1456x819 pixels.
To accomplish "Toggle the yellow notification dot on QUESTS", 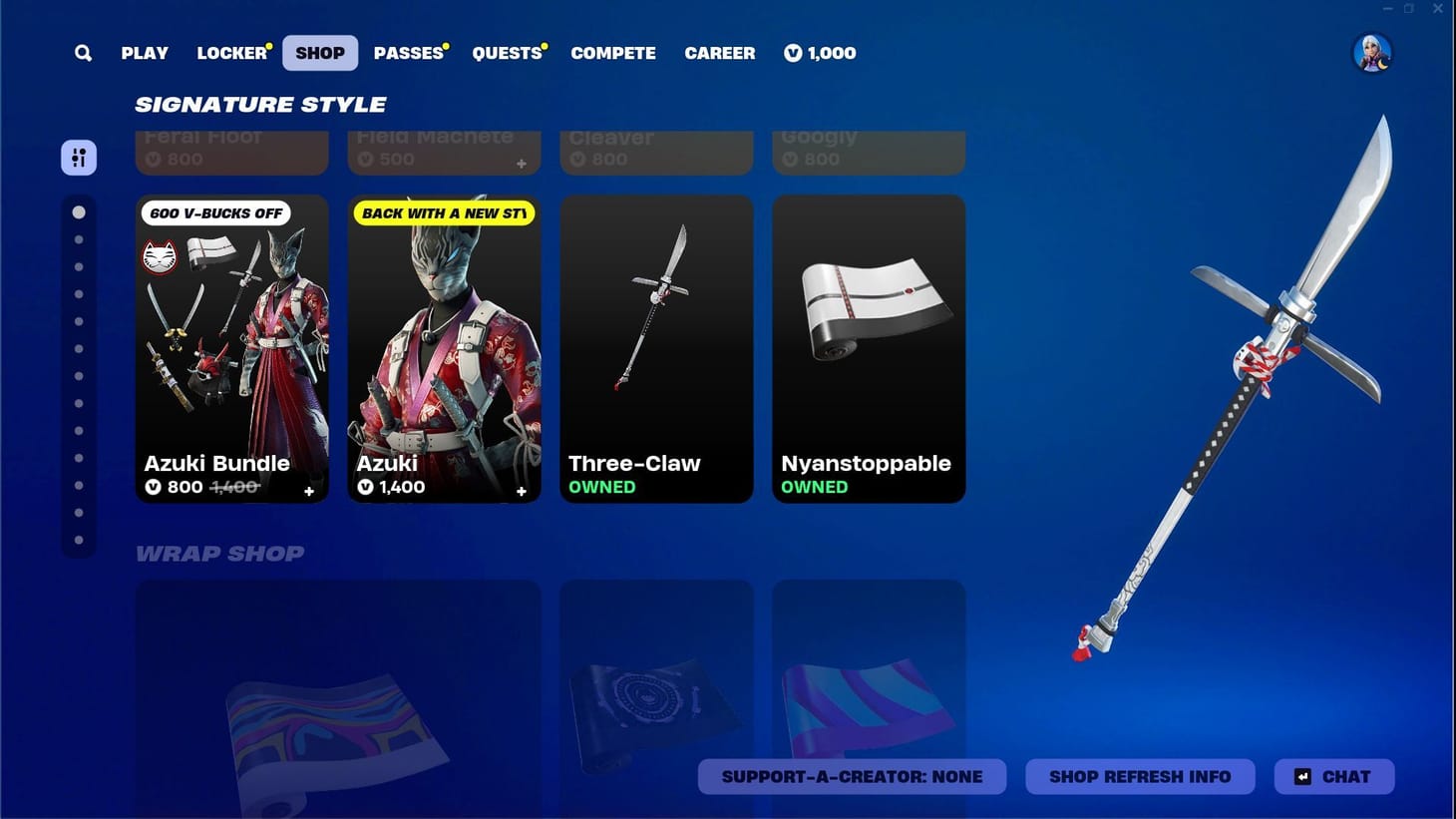I will coord(544,44).
